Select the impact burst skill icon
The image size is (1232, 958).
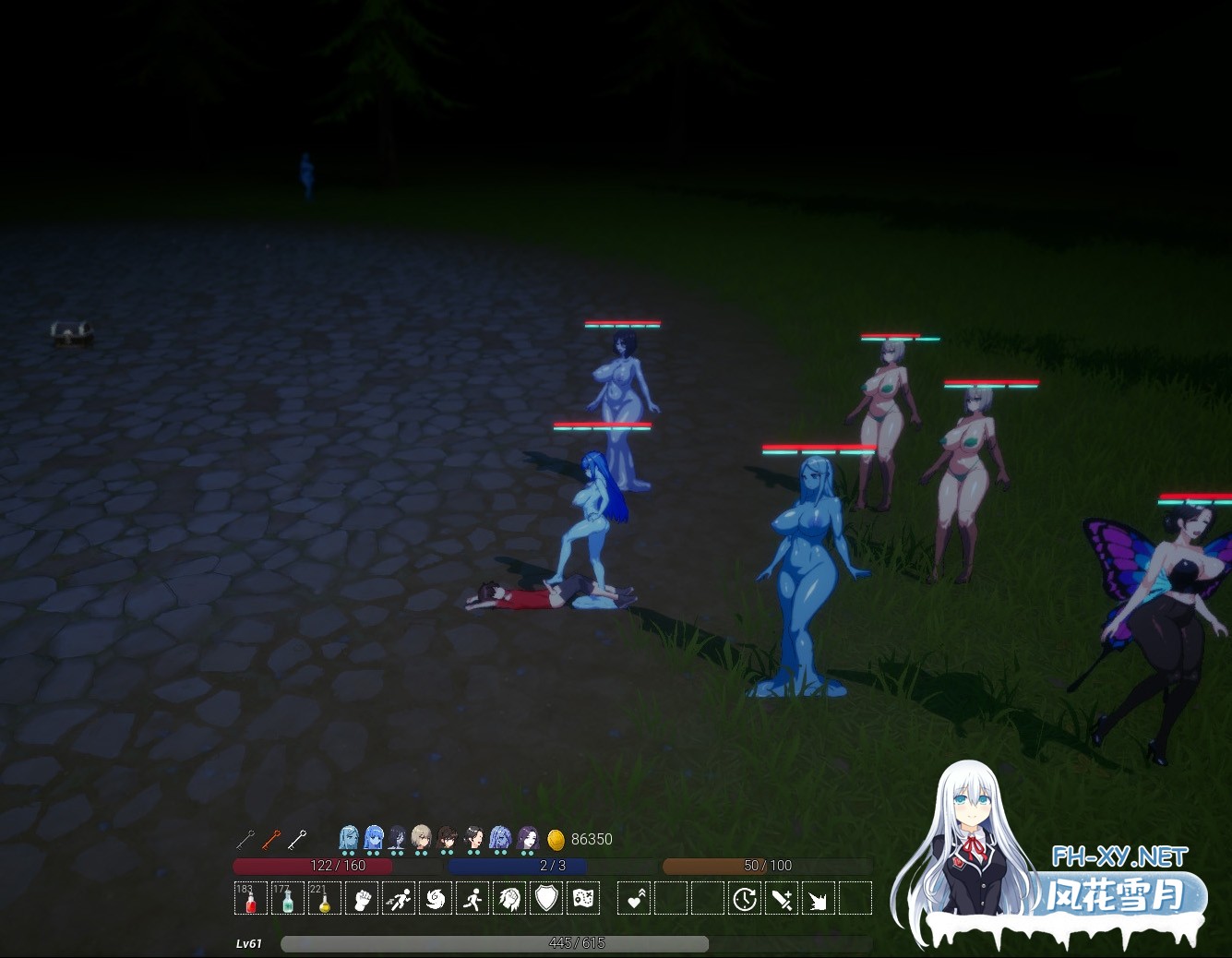(818, 898)
